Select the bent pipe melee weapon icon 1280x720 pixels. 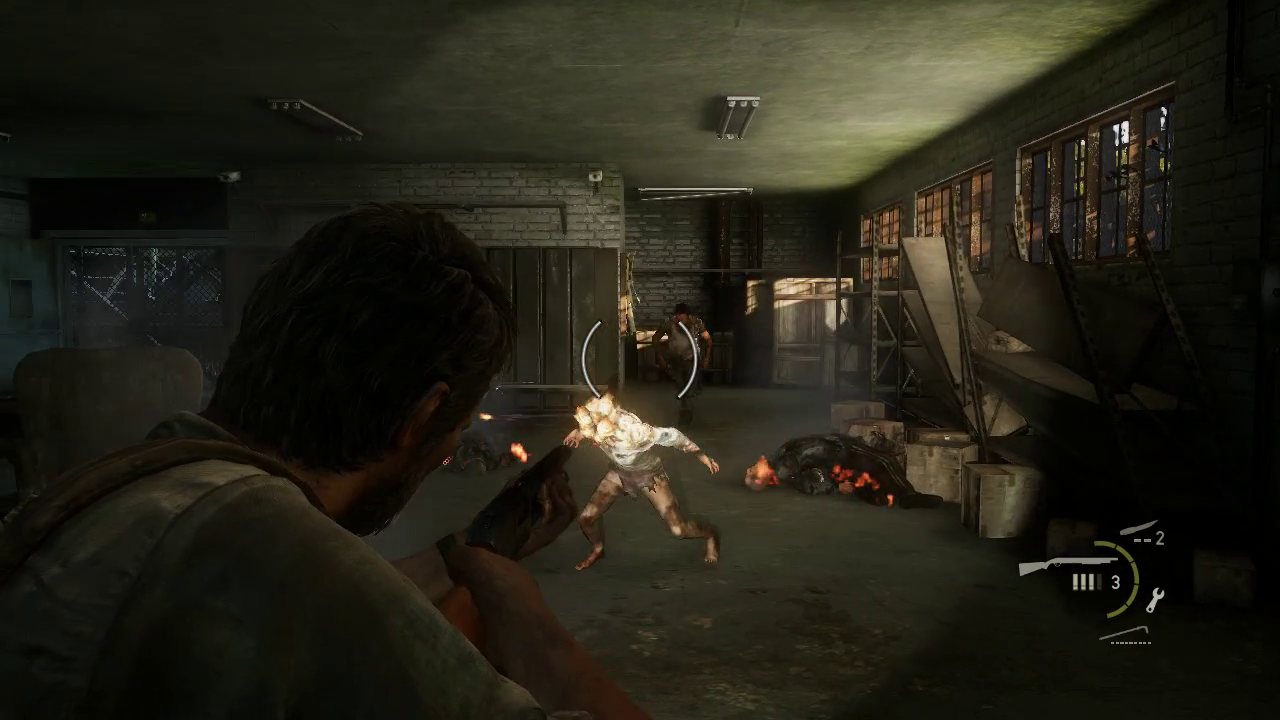pos(1127,632)
